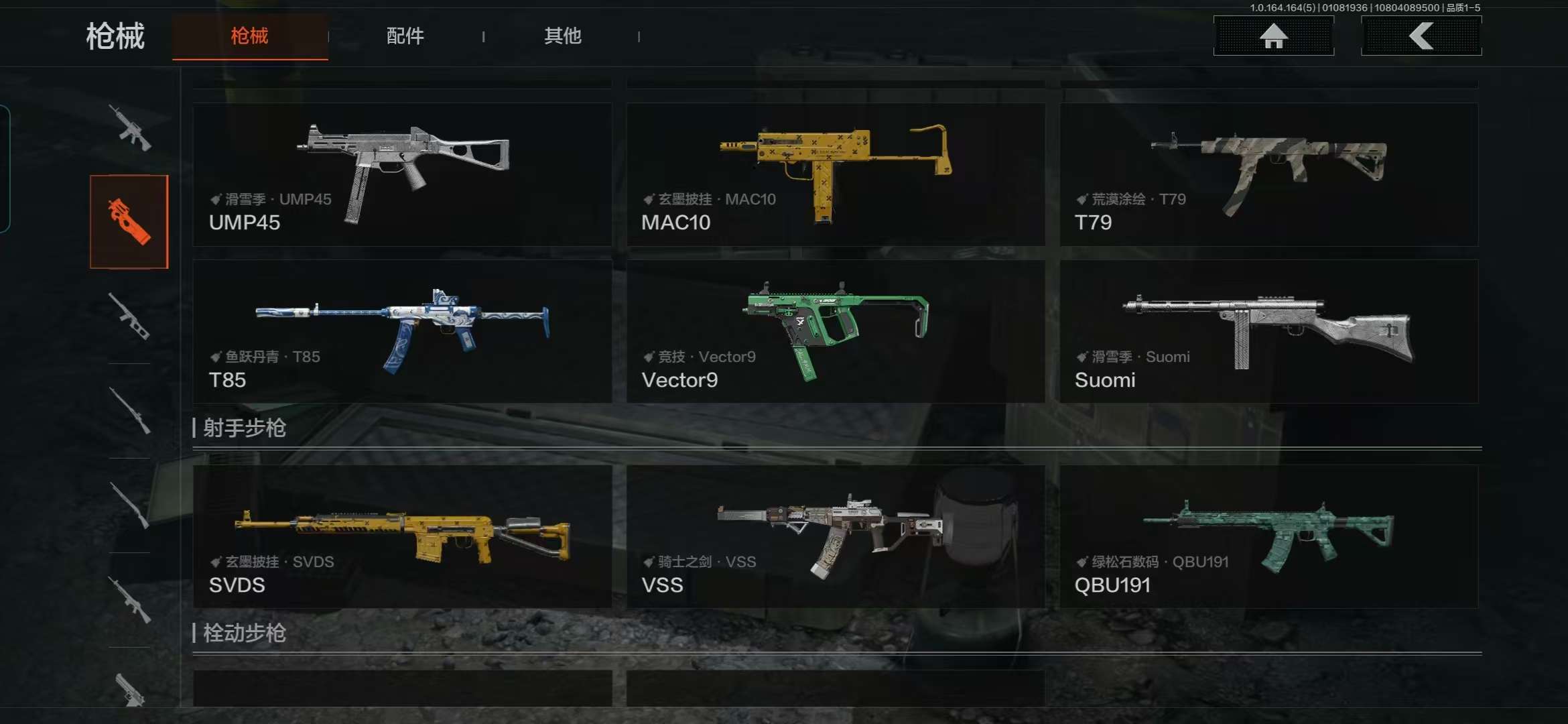Select the assault rifle category icon
The width and height of the screenshot is (1568, 724).
(x=129, y=127)
